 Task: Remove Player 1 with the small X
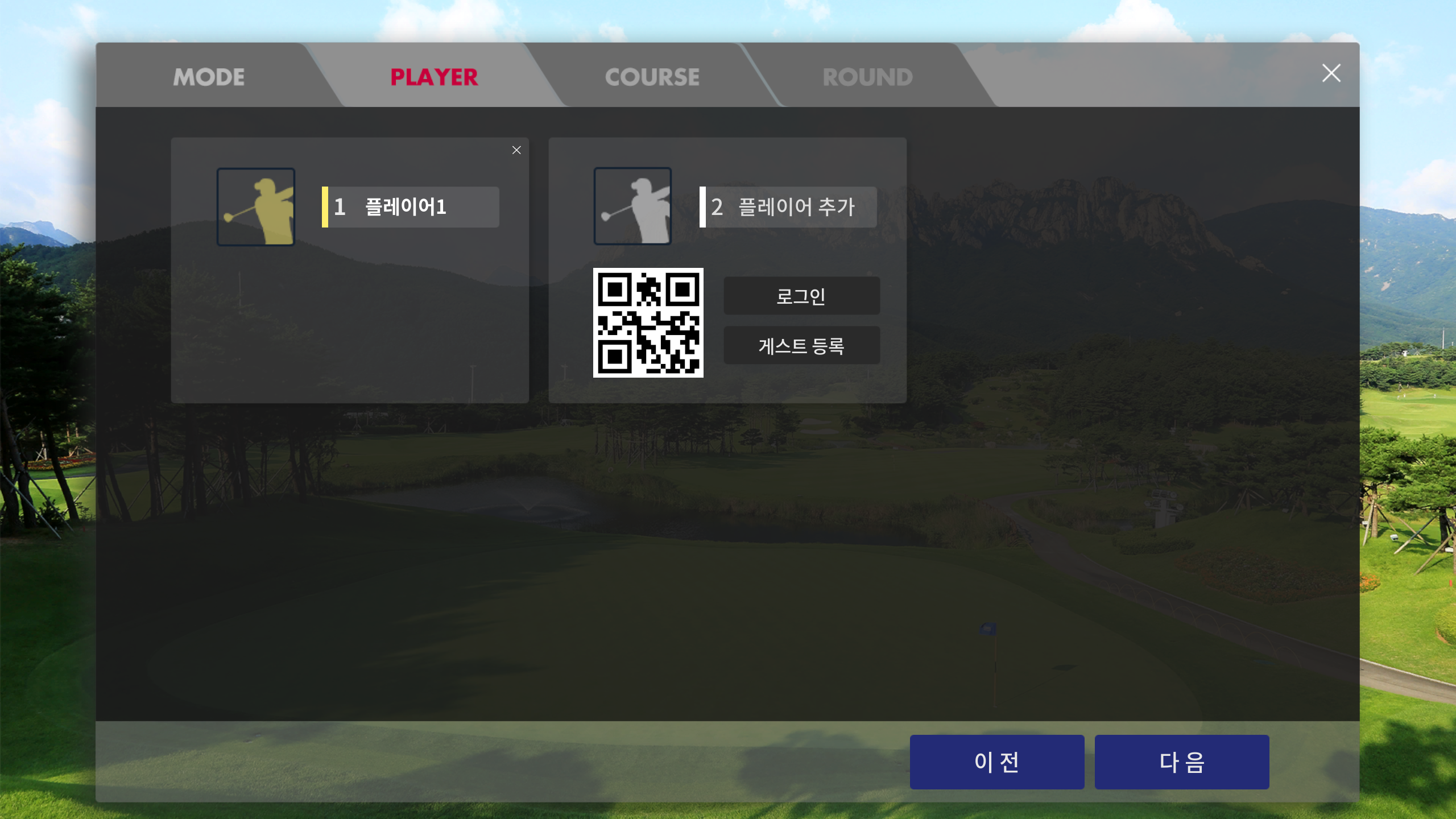[516, 150]
